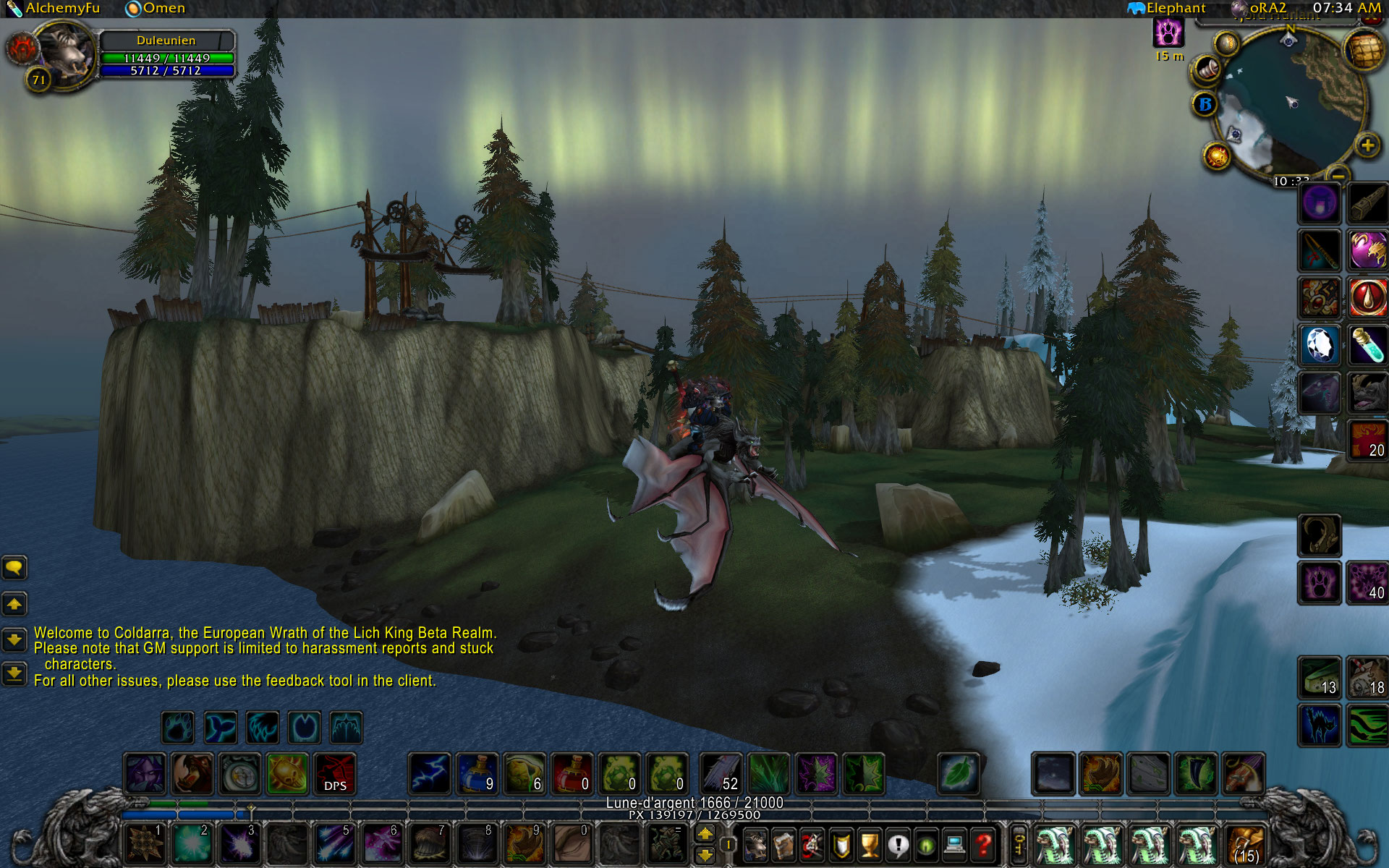Open the backpack with fifteen free slots
The image size is (1389, 868).
pyautogui.click(x=1245, y=844)
